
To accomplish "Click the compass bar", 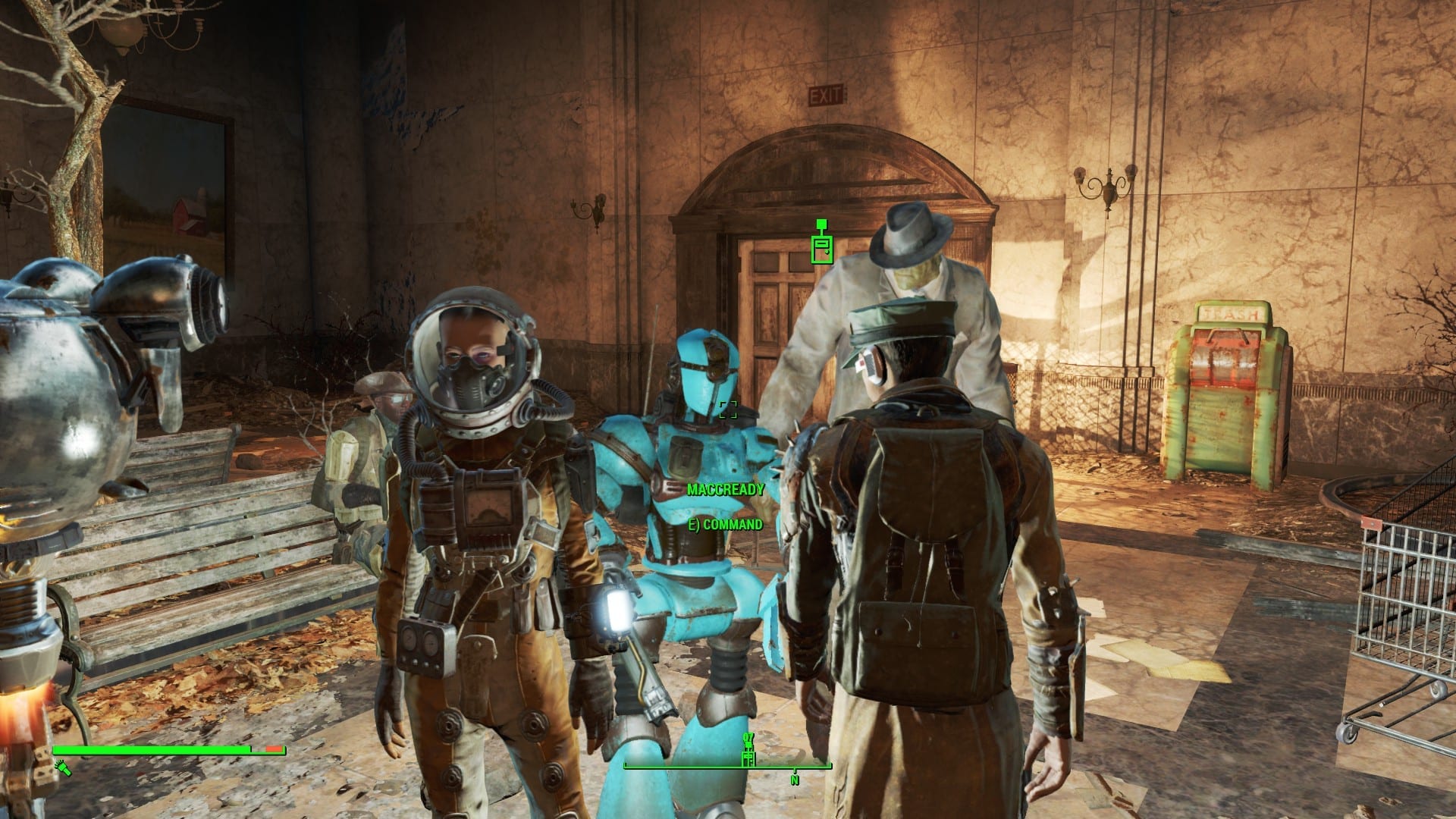I will pyautogui.click(x=727, y=767).
